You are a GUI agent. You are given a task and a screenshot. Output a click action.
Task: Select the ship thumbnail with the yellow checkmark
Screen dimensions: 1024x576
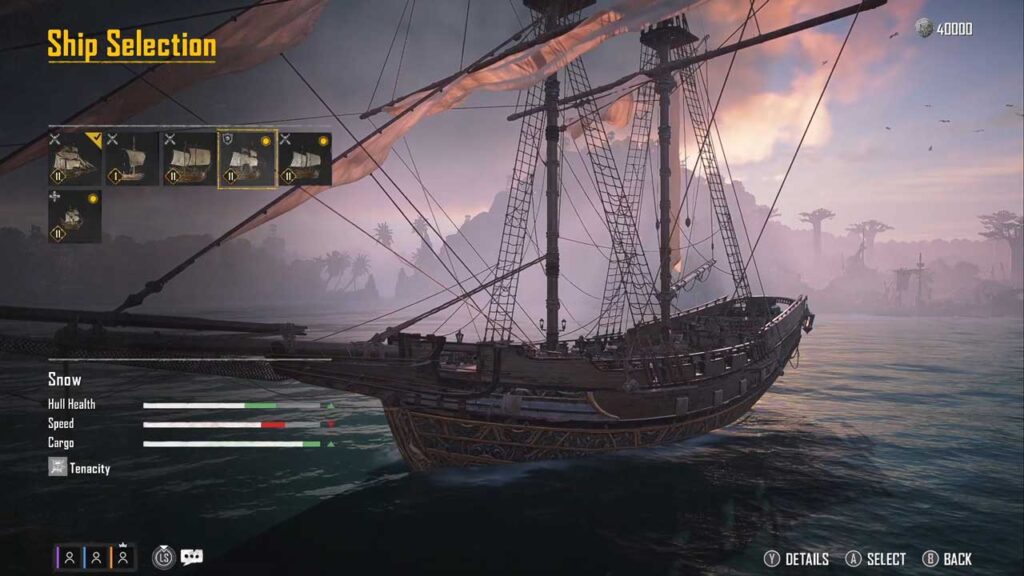[75, 159]
